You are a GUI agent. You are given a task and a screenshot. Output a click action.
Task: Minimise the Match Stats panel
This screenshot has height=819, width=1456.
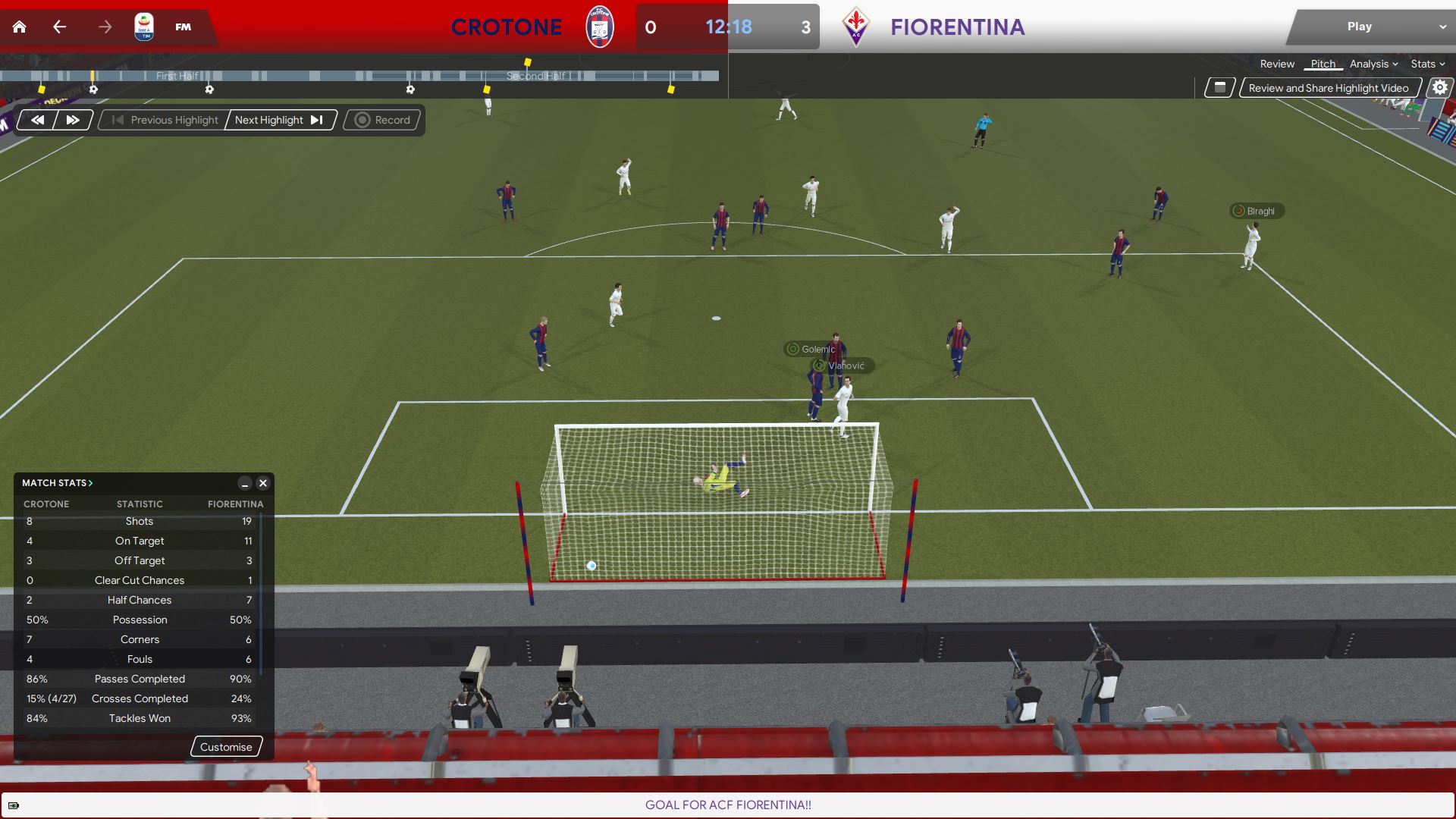(244, 483)
